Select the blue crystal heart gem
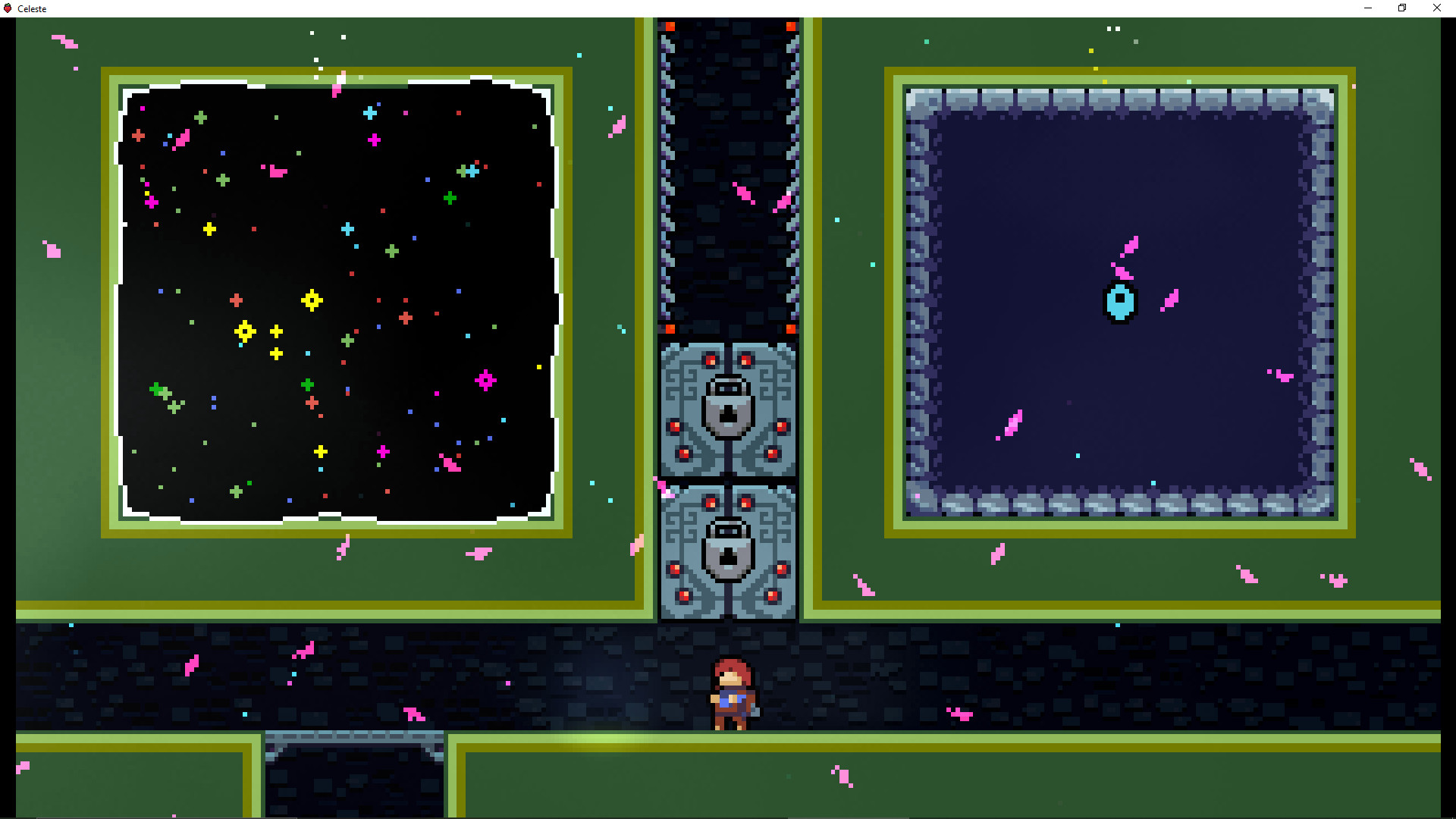Screen dimensions: 1456x819 (1119, 302)
